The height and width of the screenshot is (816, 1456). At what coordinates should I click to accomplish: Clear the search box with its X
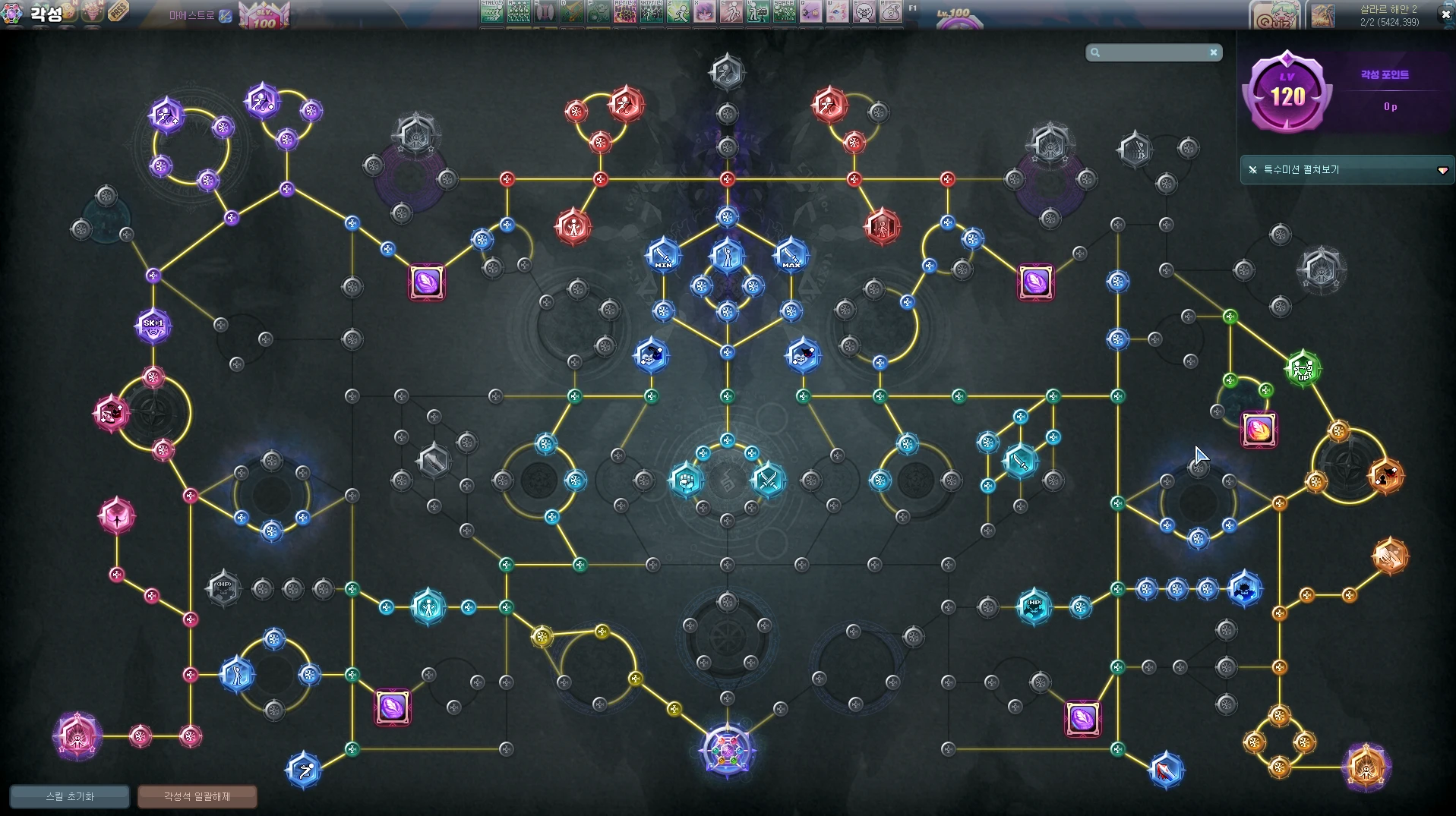pos(1214,52)
